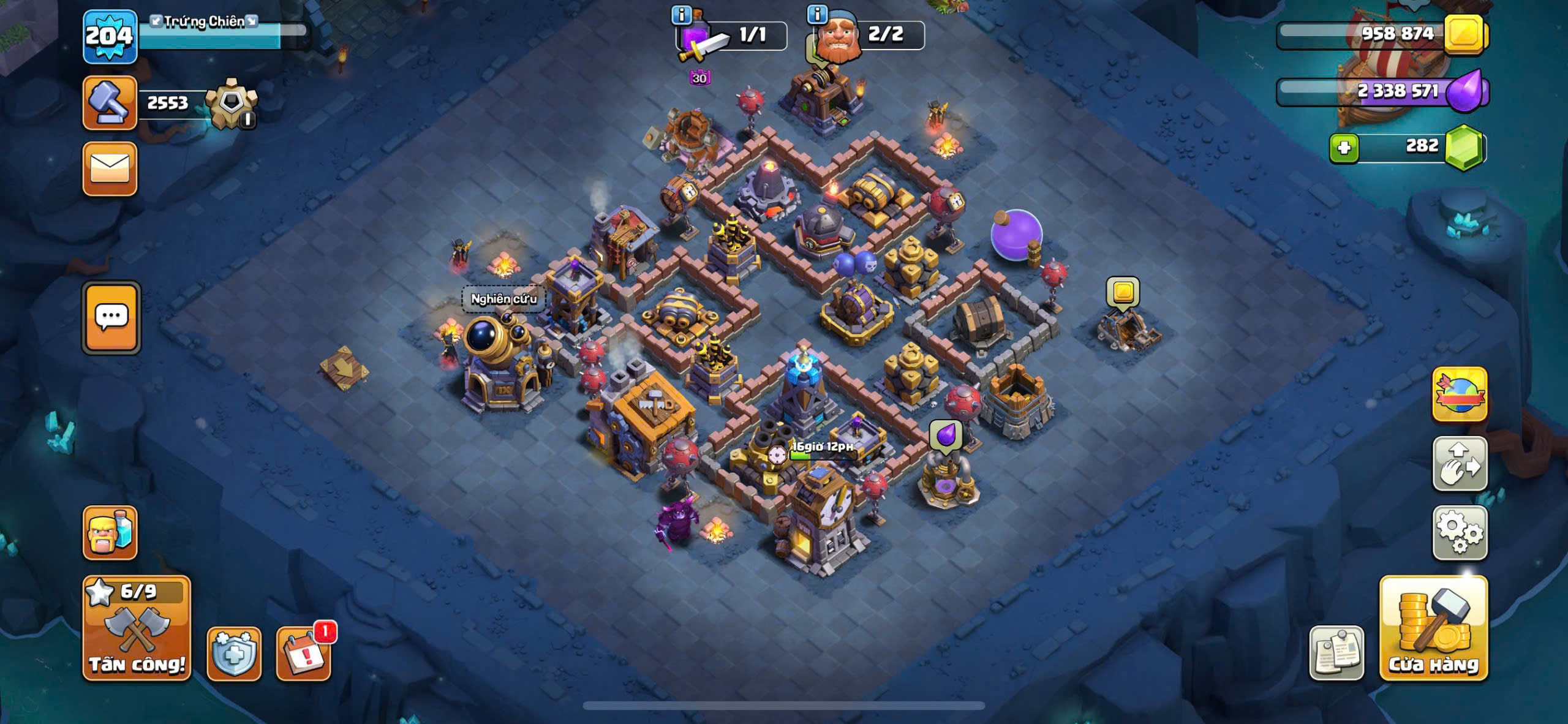Viewport: 1568px width, 724px height.
Task: Tap the Nghiên cứu research label
Action: coord(503,299)
